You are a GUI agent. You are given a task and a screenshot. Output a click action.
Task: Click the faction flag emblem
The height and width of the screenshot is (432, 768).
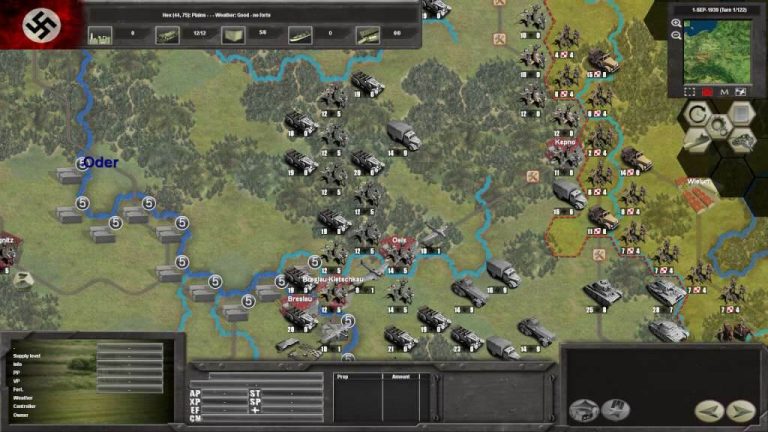[41, 24]
